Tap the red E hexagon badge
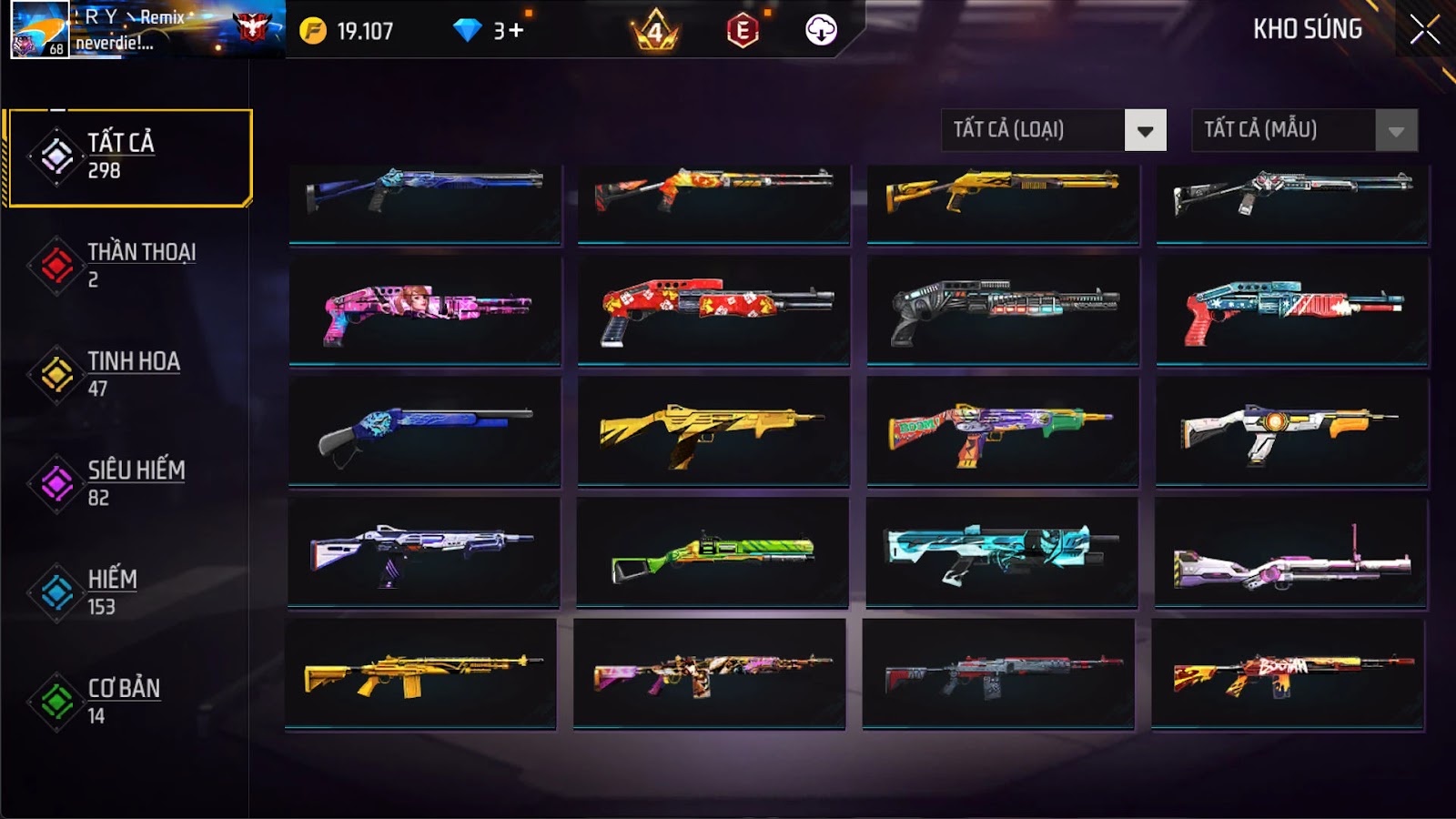 (x=743, y=31)
